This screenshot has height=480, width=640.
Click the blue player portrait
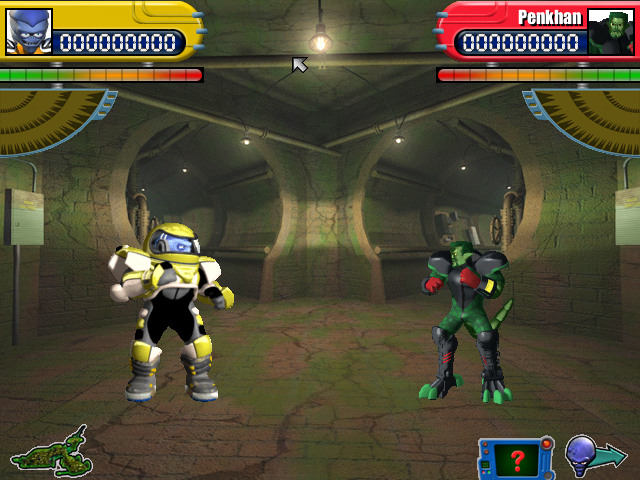(x=28, y=31)
